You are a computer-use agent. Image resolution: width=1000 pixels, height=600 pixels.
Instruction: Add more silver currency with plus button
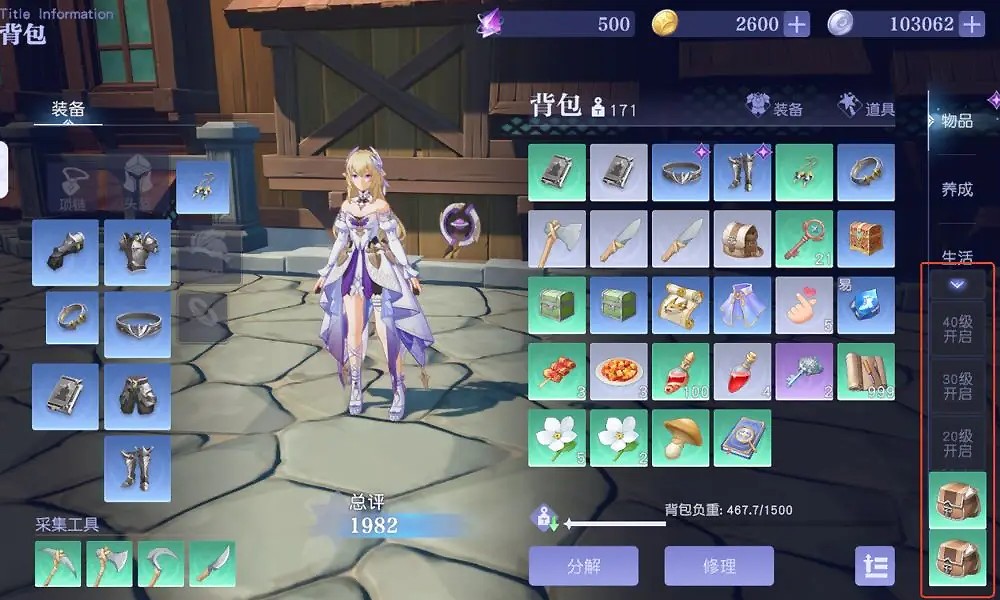(971, 24)
